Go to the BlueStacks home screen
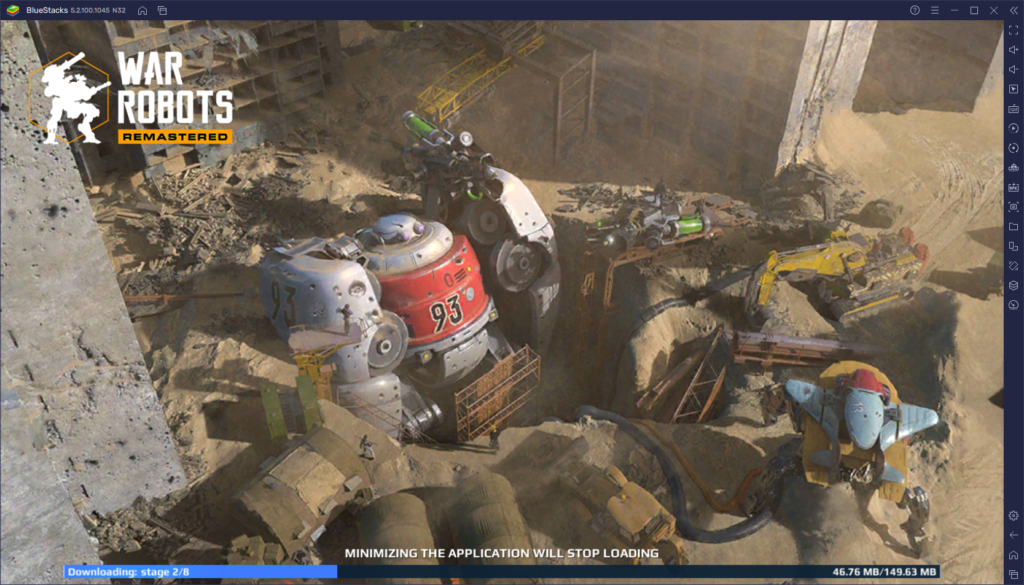Screen dimensions: 1024x585 tap(143, 10)
